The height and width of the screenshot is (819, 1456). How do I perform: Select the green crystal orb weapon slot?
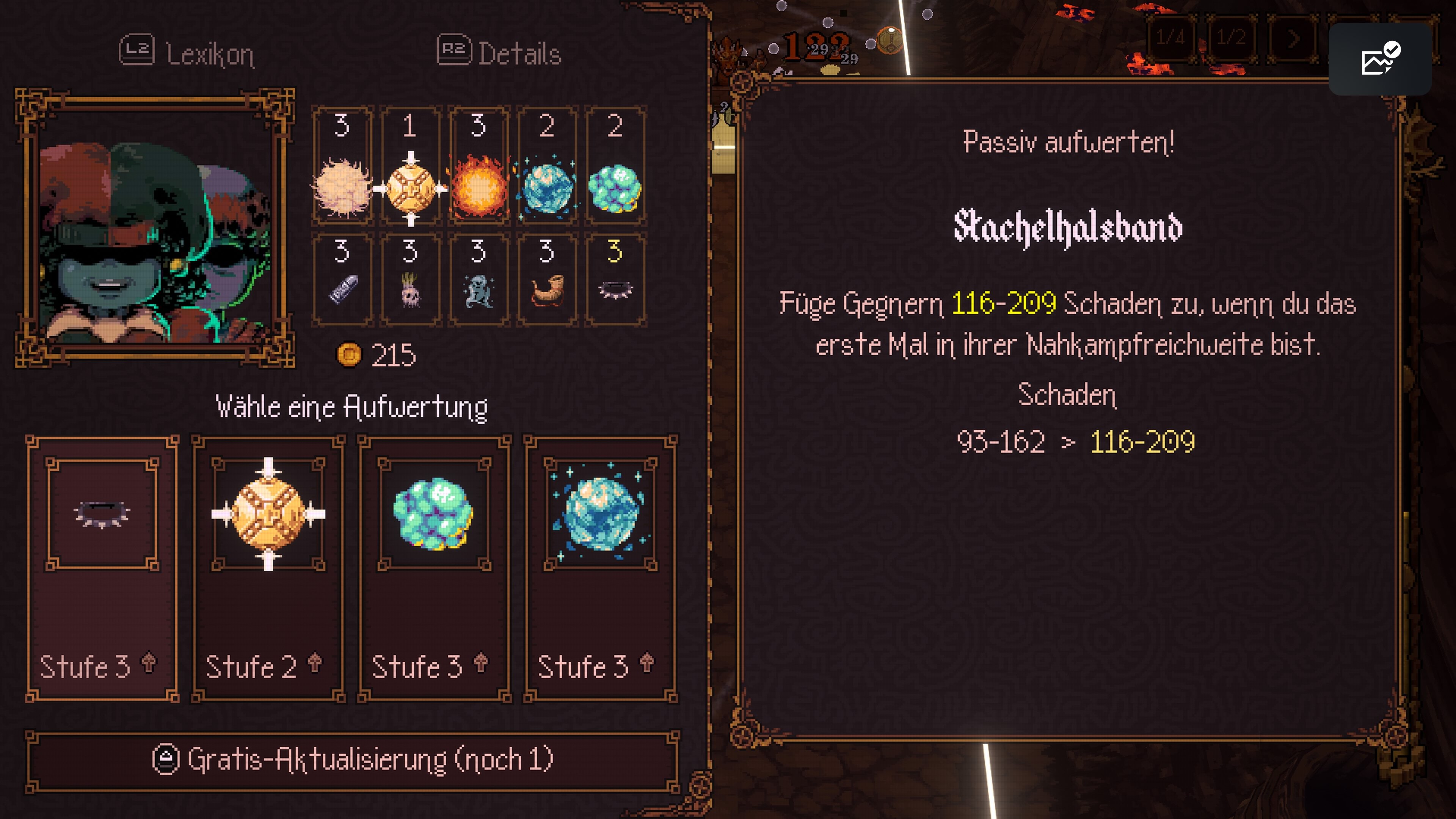[615, 166]
